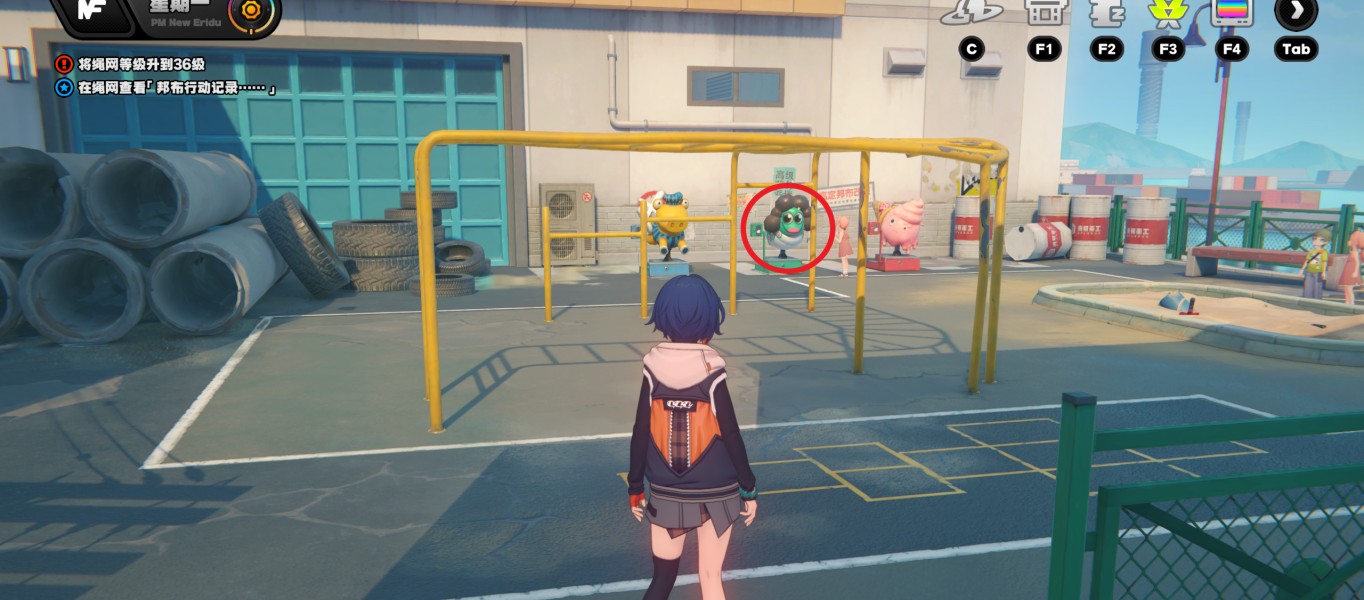Screen dimensions: 1364x600
Task: Open the storefront building icon
Action: pyautogui.click(x=1043, y=12)
